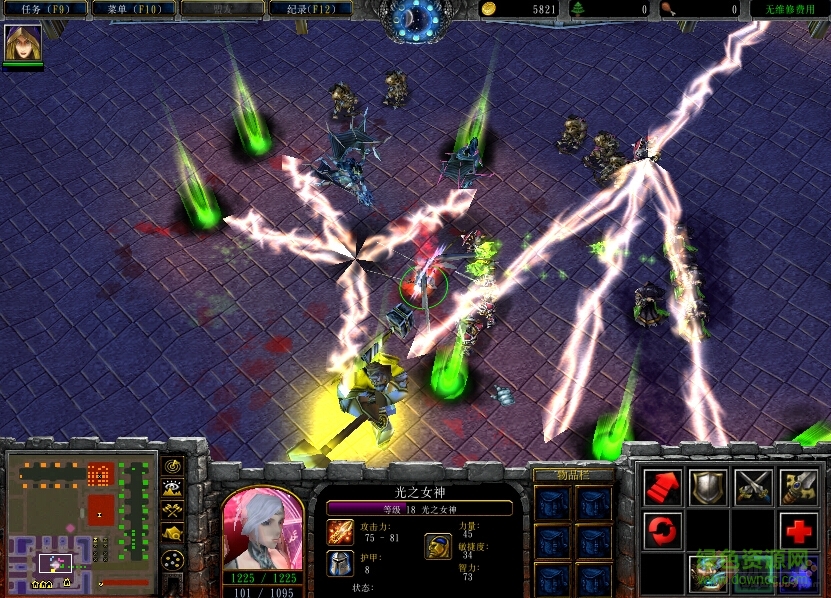Activate the minimap signal ping button
831x598 pixels.
(x=173, y=466)
